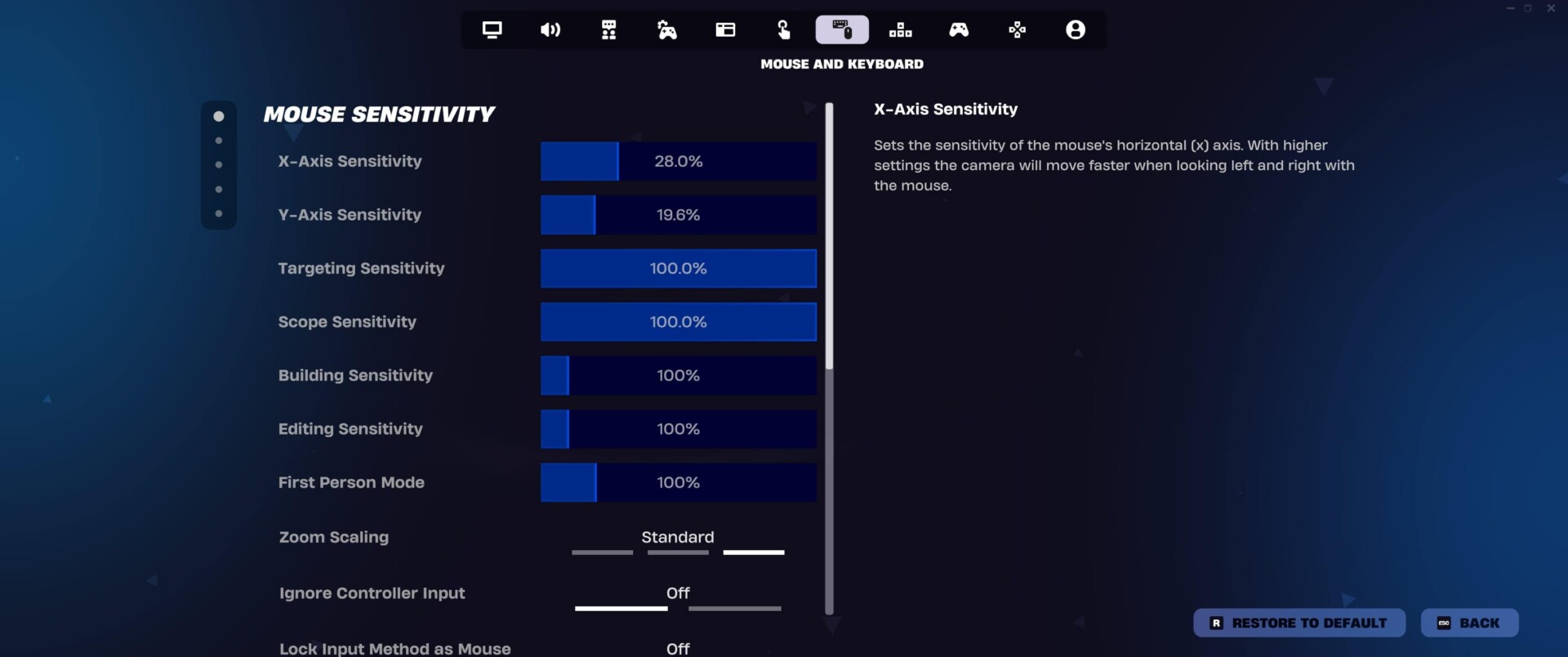This screenshot has height=657, width=1568.
Task: Select the Game settings icon
Action: tap(608, 29)
